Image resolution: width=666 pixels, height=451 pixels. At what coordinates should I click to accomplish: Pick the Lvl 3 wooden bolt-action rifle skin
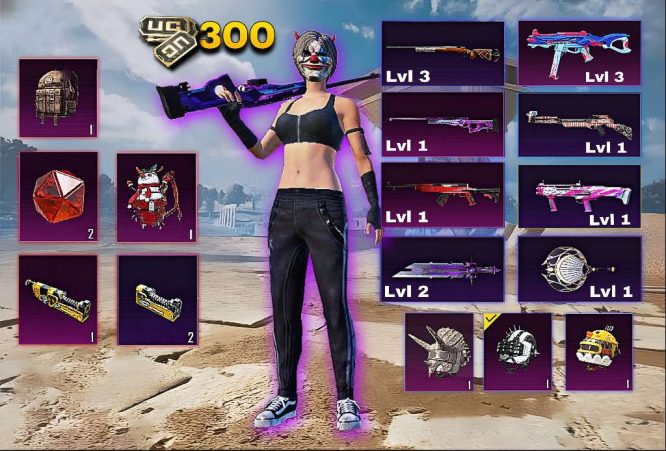coord(443,53)
